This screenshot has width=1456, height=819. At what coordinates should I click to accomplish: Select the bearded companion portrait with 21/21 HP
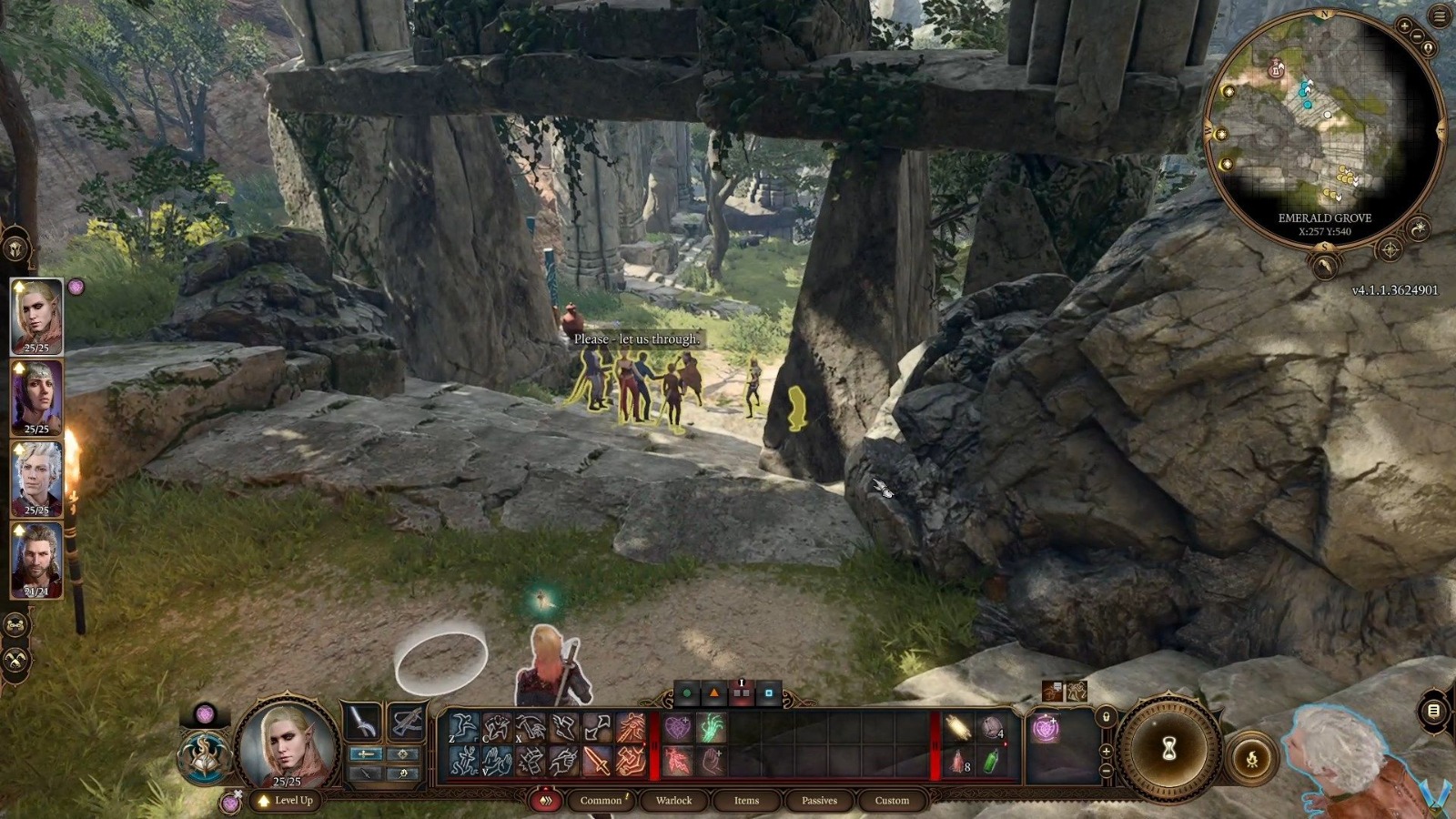tap(36, 559)
